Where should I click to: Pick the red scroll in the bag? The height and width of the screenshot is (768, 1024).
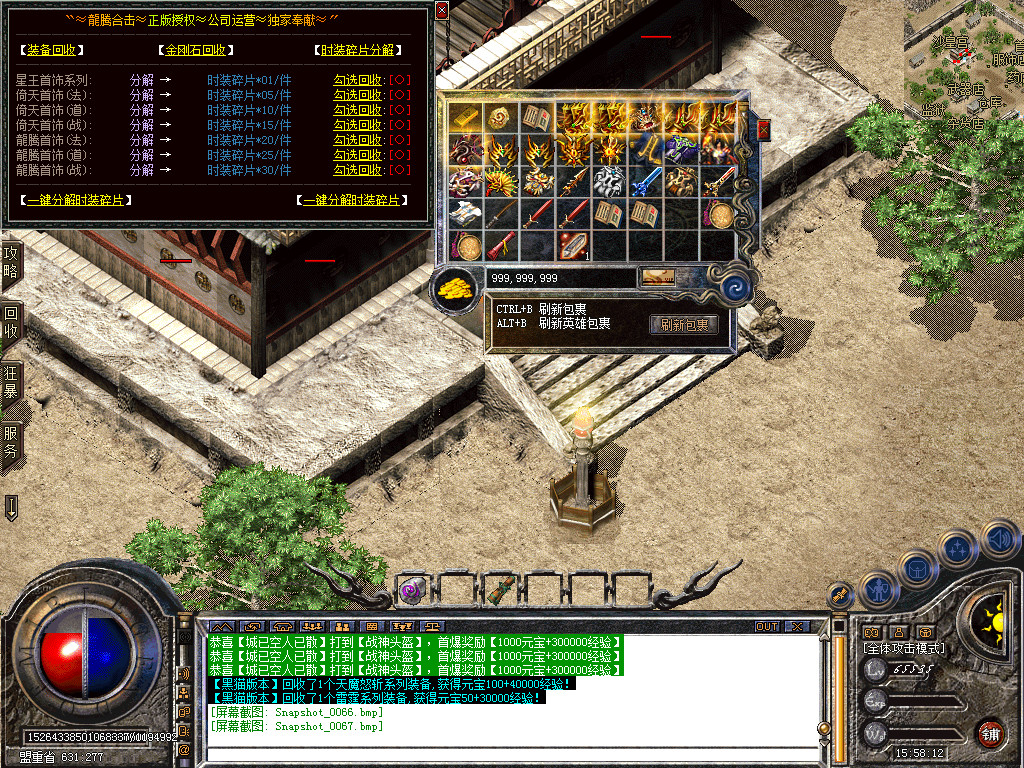pos(499,244)
